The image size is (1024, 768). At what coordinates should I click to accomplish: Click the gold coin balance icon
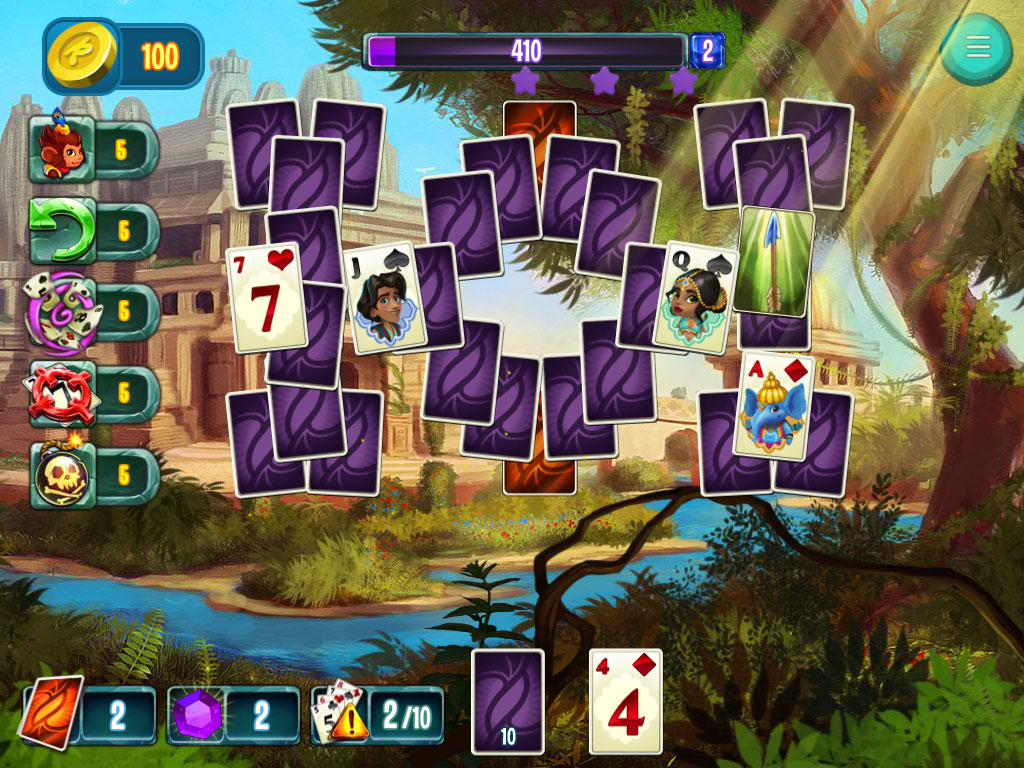point(82,56)
